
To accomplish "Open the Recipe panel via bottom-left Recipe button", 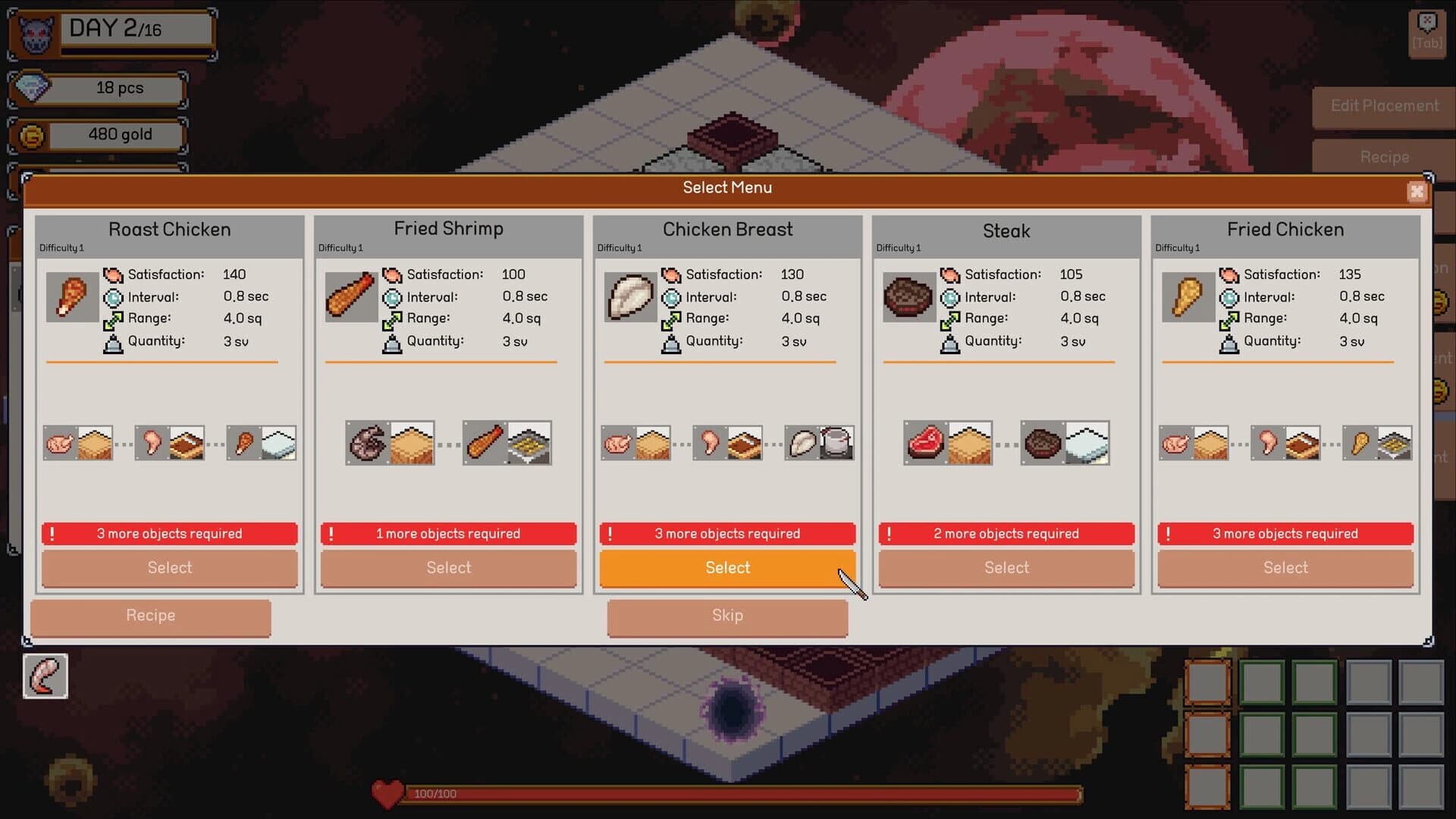I will [149, 616].
